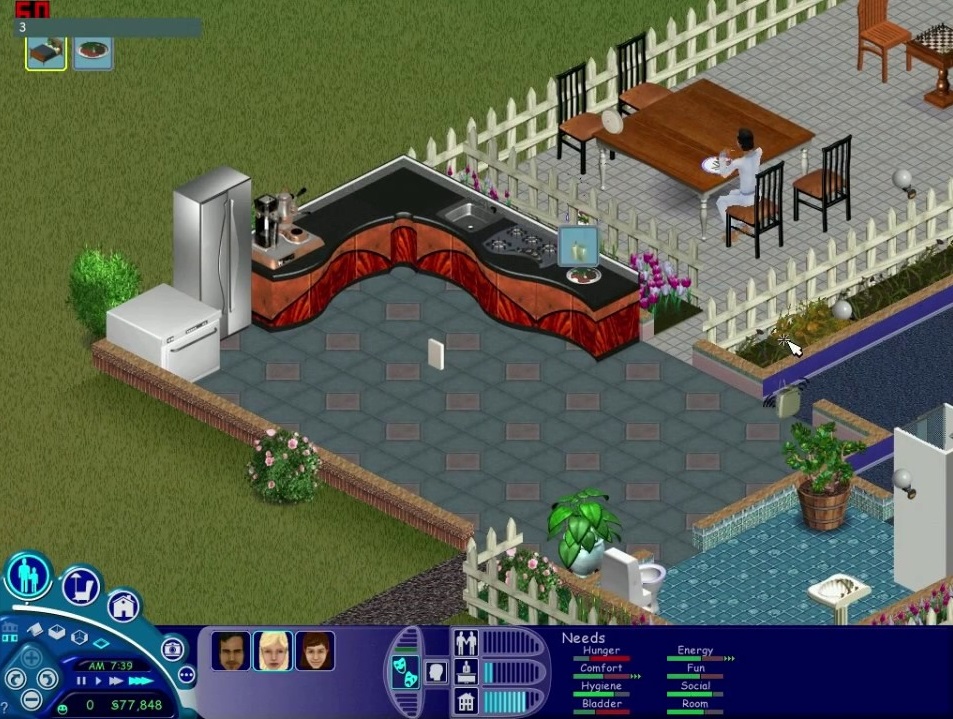The height and width of the screenshot is (719, 953).
Task: Select the blonde Sim portrait
Action: click(x=272, y=651)
